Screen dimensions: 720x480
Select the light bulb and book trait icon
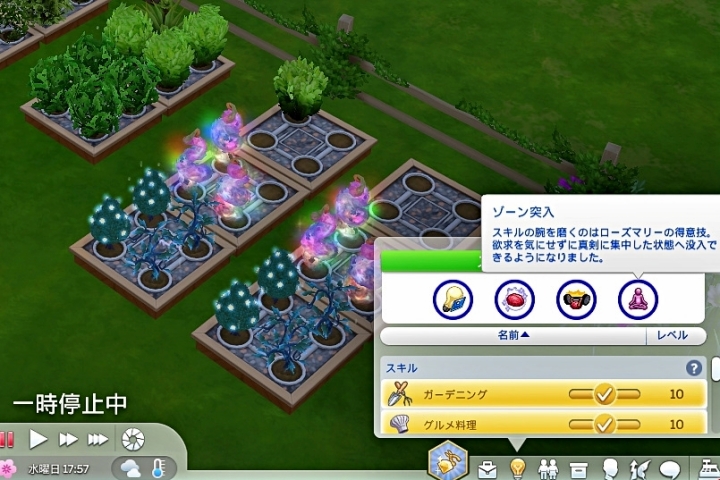tap(453, 298)
